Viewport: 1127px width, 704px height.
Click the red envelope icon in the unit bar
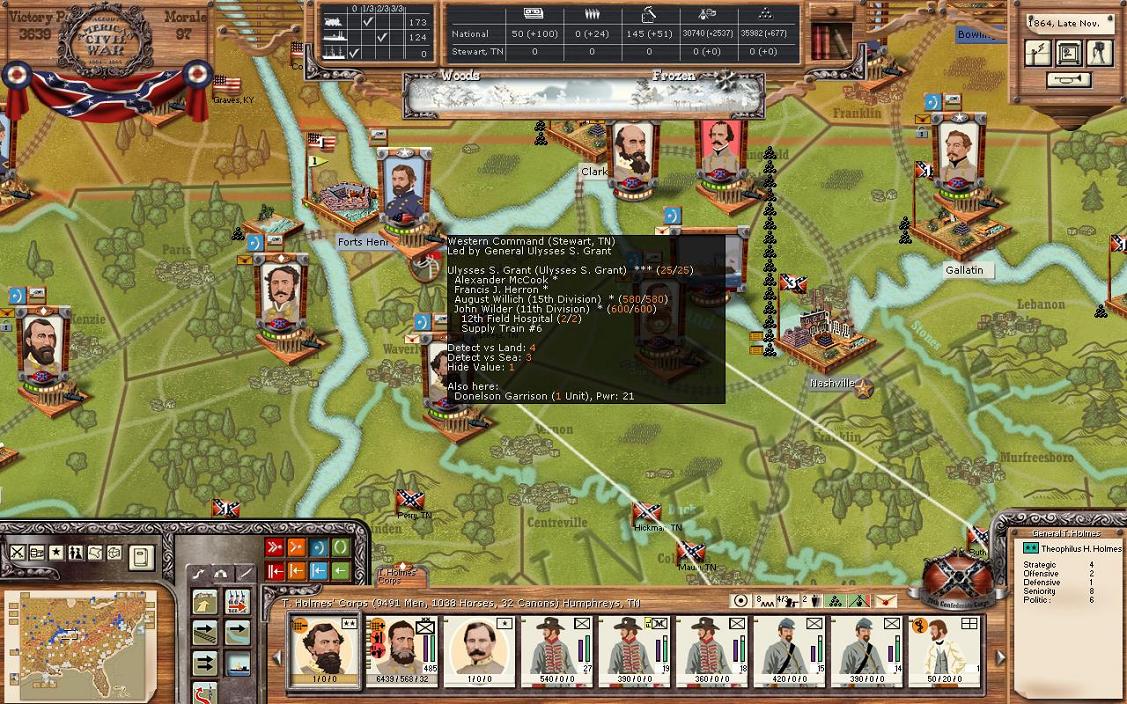pyautogui.click(x=886, y=601)
